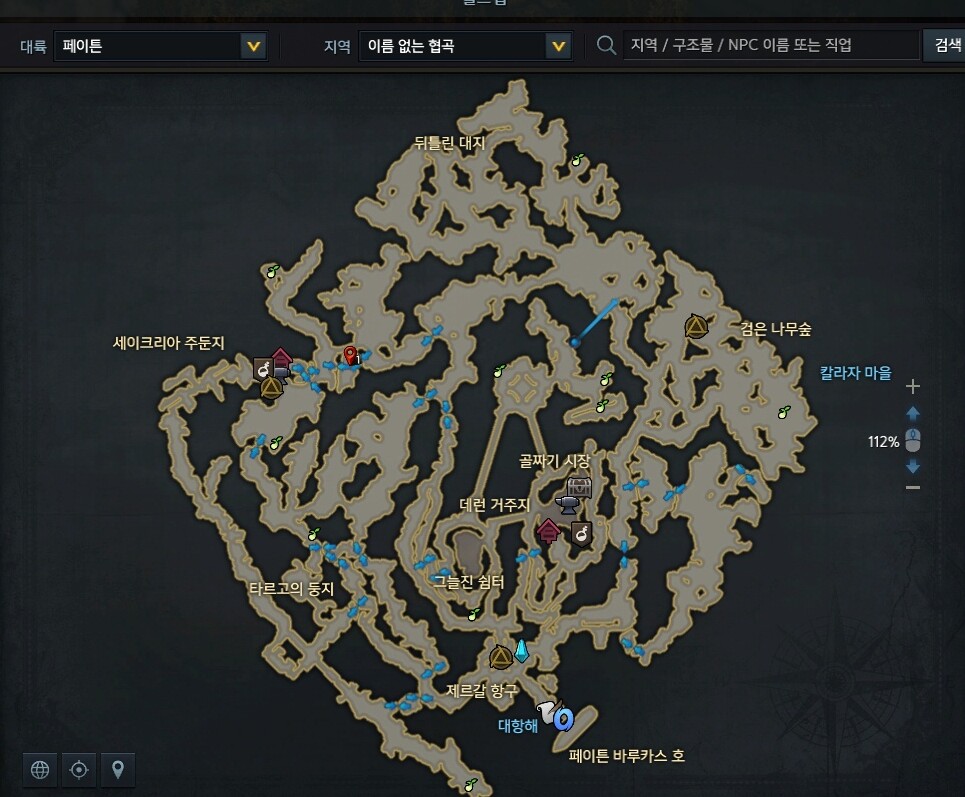Image resolution: width=965 pixels, height=797 pixels.
Task: Click the red pin map marker
Action: click(x=350, y=354)
